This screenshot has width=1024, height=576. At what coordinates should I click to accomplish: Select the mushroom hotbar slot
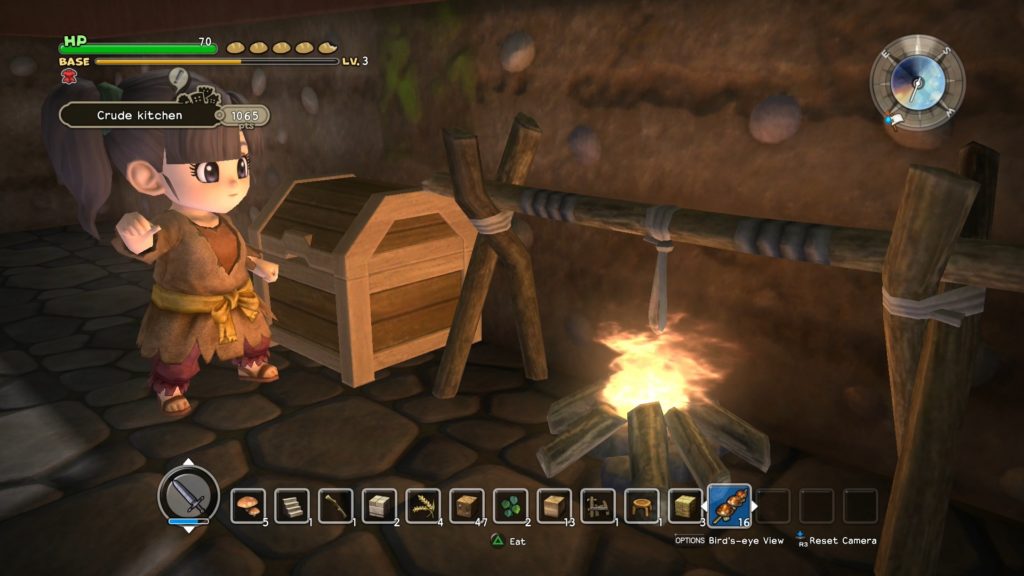tap(247, 505)
